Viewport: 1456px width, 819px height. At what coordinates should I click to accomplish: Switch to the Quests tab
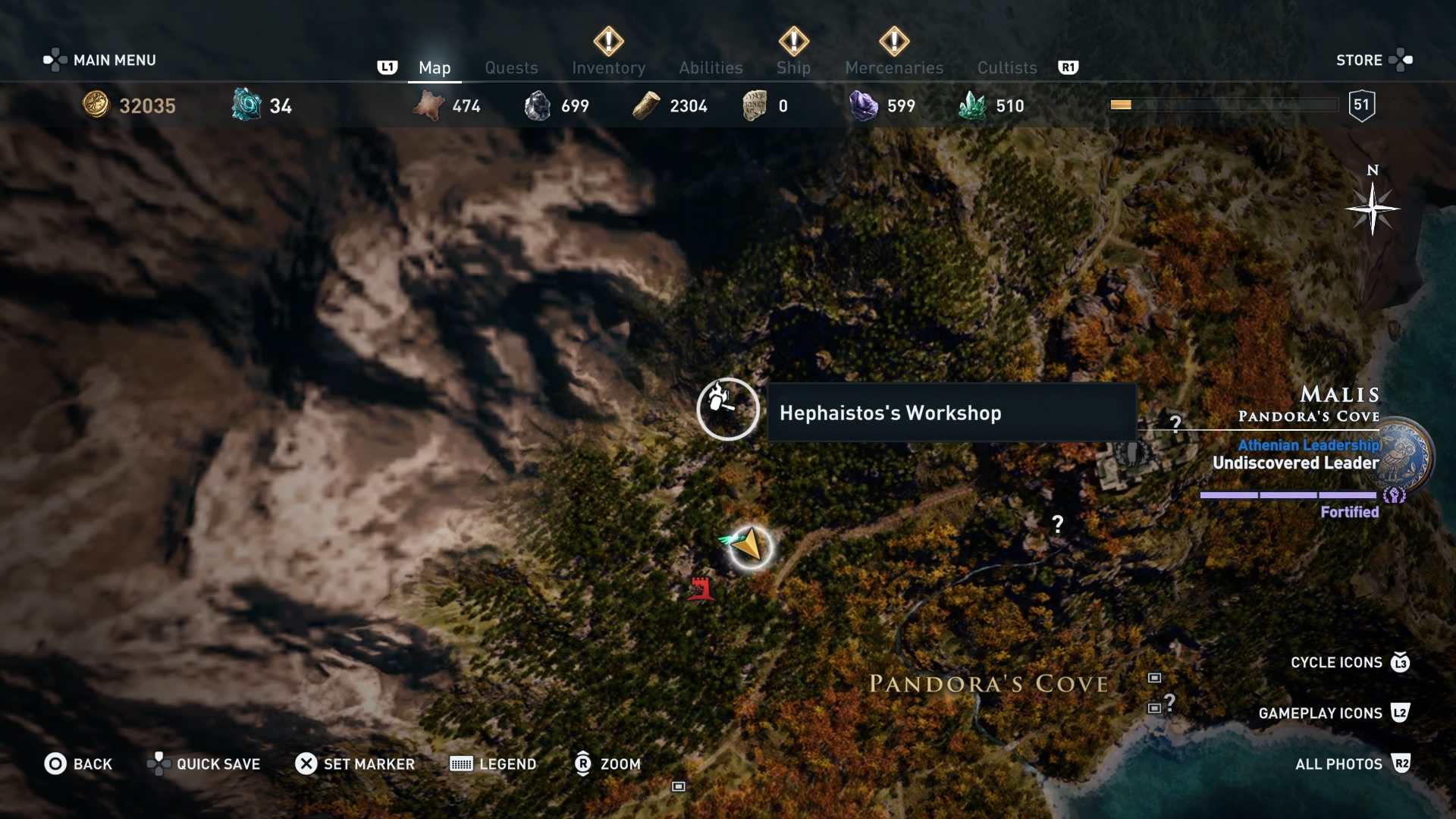pos(511,67)
